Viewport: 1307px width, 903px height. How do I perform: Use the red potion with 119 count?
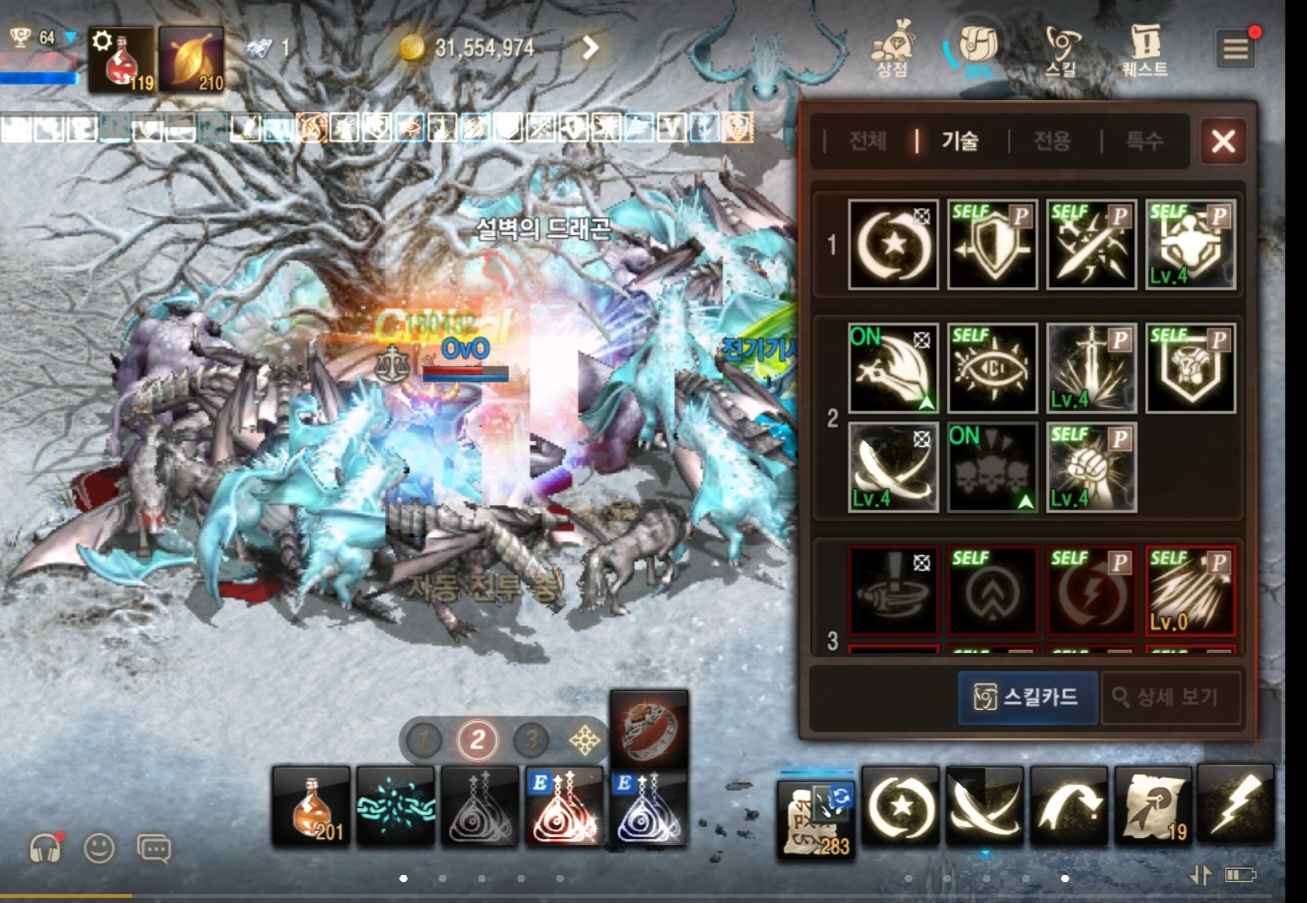tap(122, 59)
